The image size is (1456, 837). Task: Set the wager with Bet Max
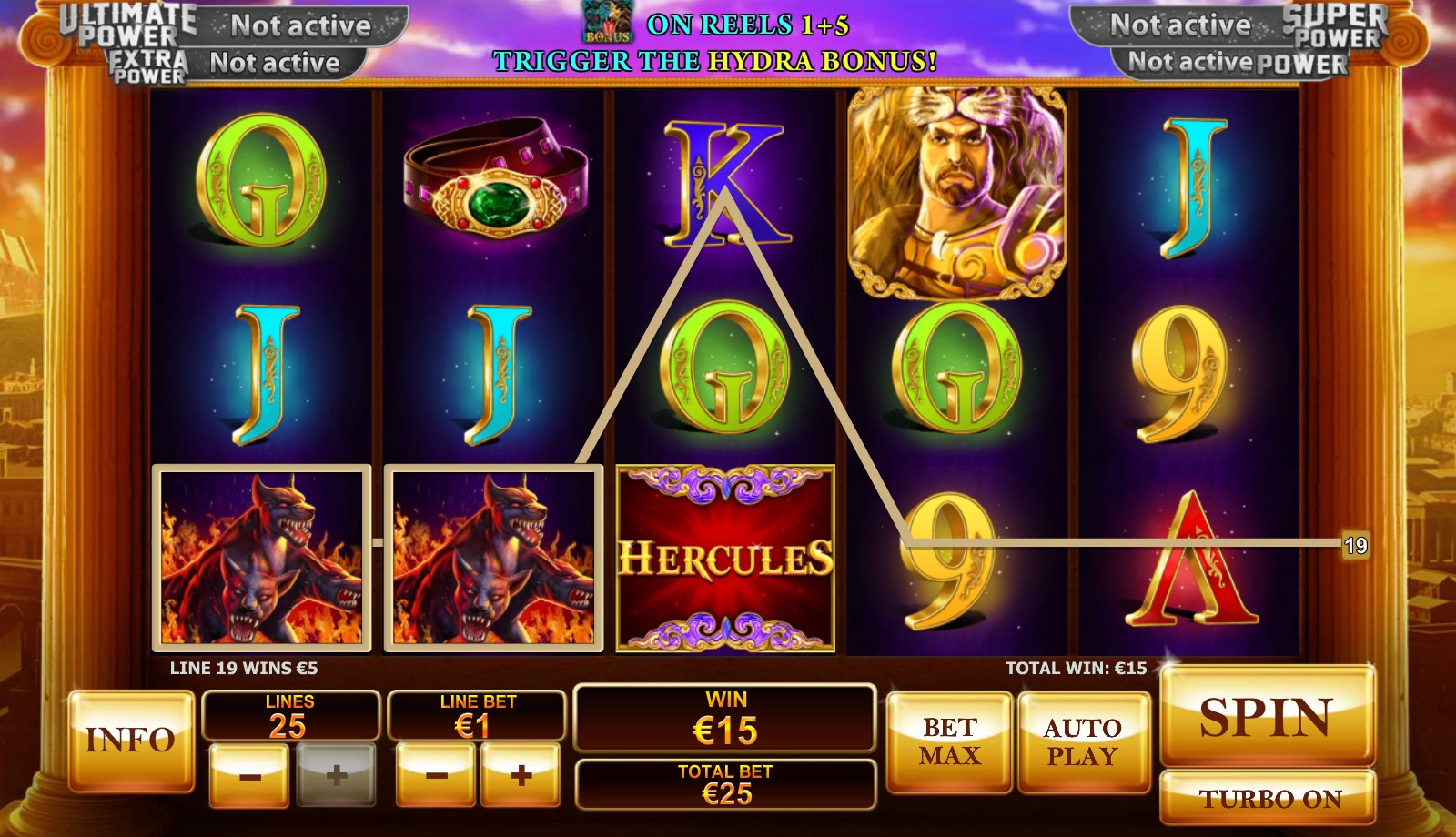click(949, 741)
